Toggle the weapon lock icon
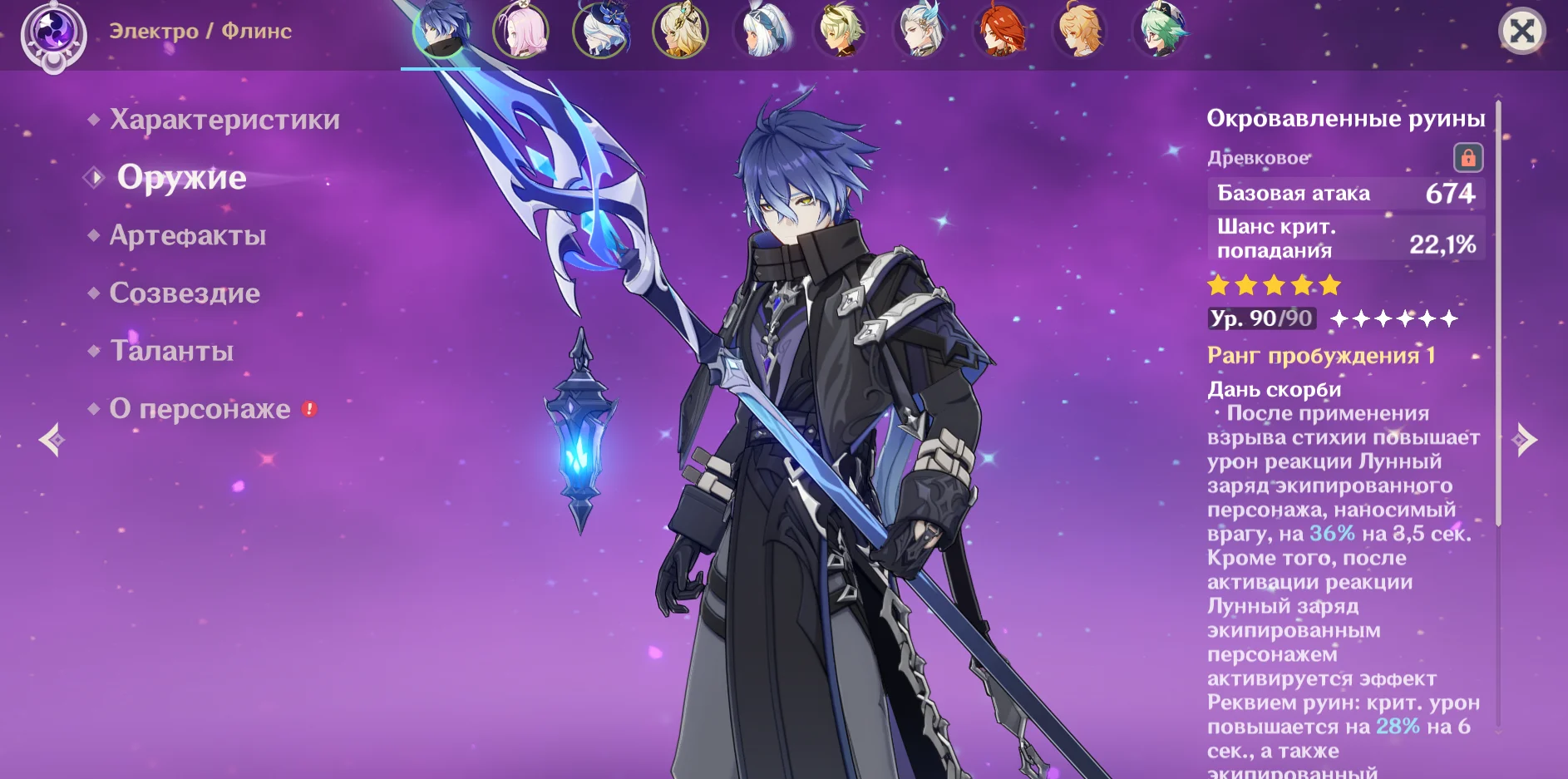1568x779 pixels. pos(1467,157)
